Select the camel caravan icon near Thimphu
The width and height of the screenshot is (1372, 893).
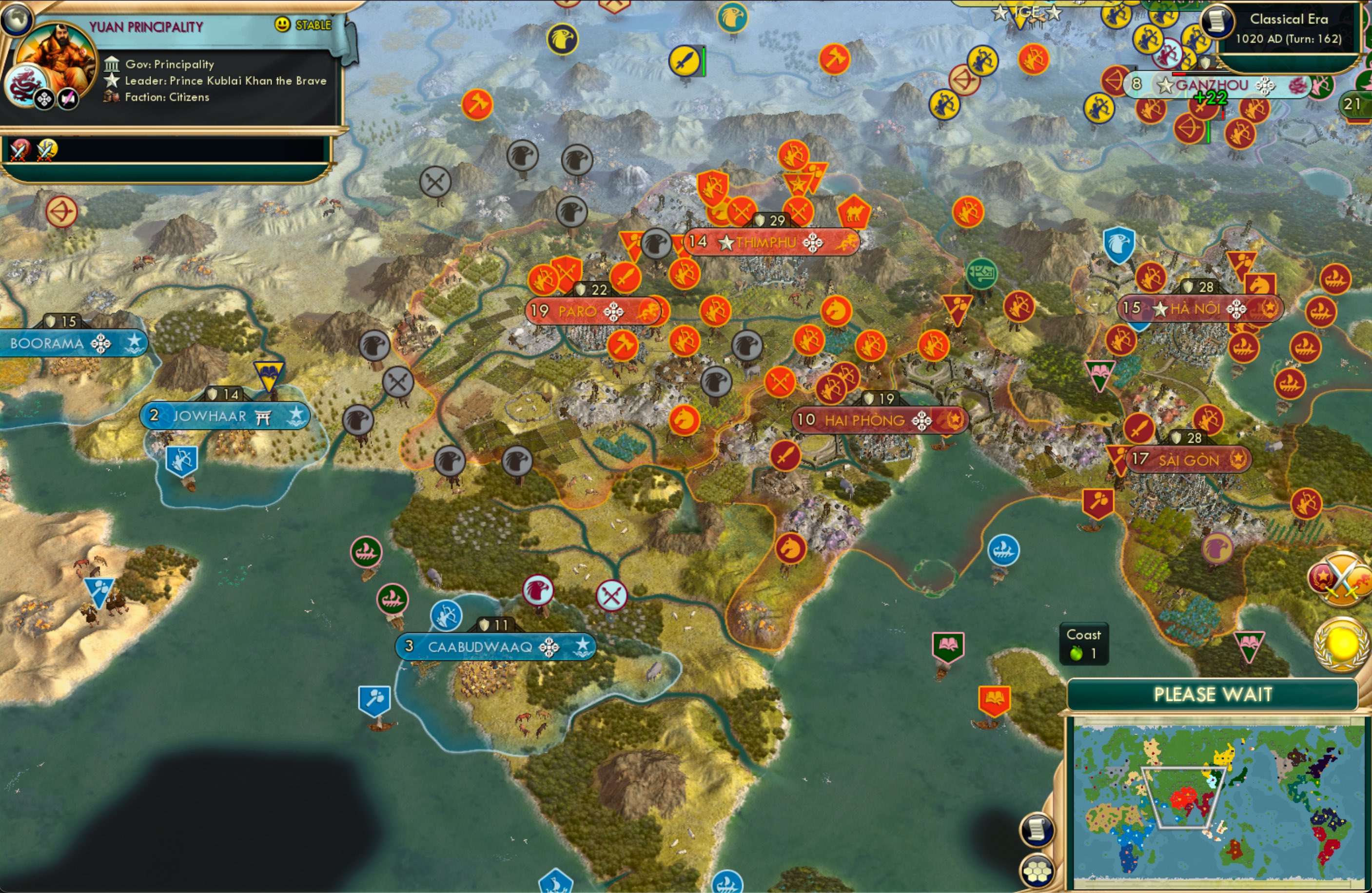tap(856, 212)
